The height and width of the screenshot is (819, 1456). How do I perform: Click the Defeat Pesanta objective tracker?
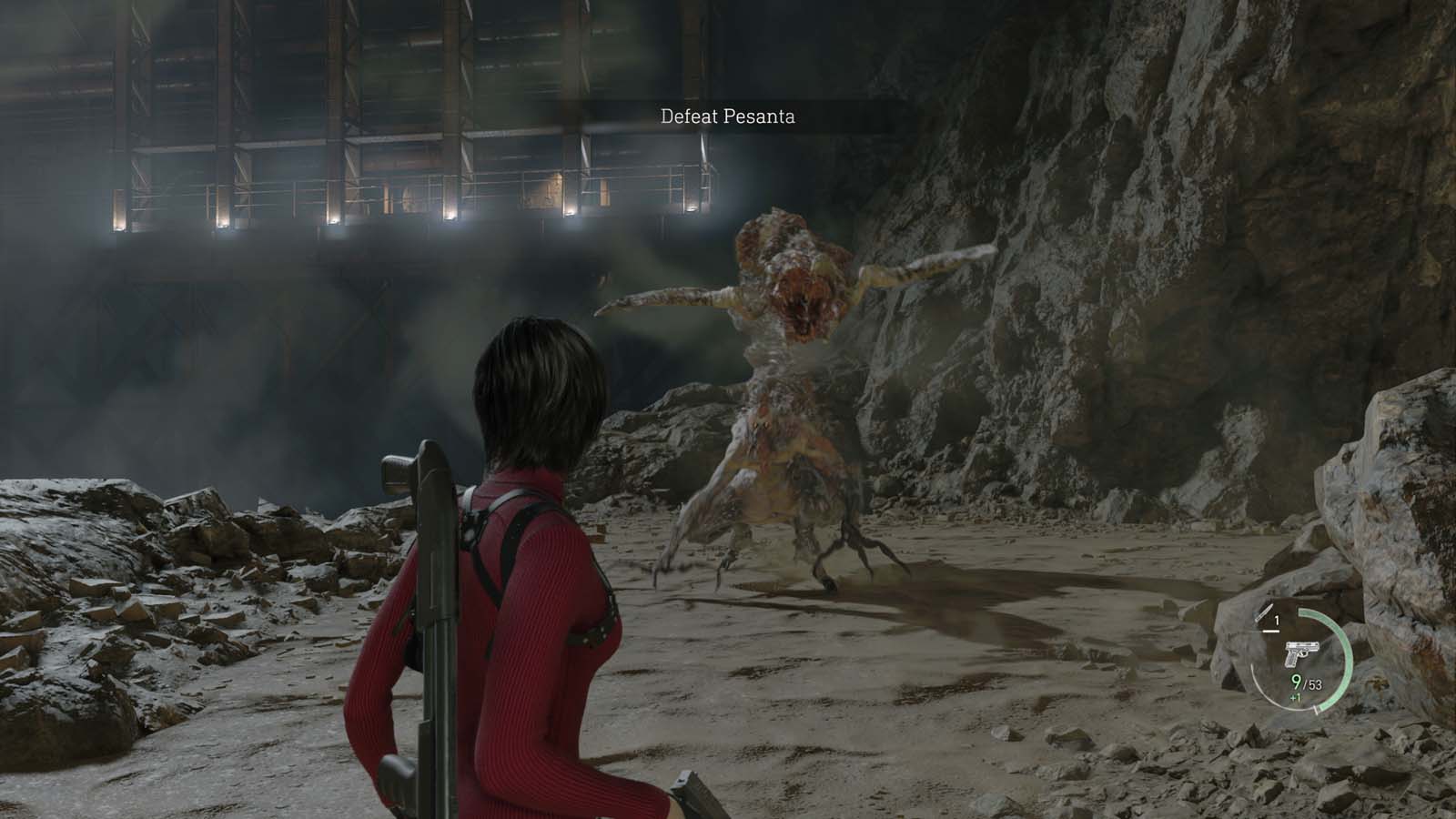click(727, 116)
